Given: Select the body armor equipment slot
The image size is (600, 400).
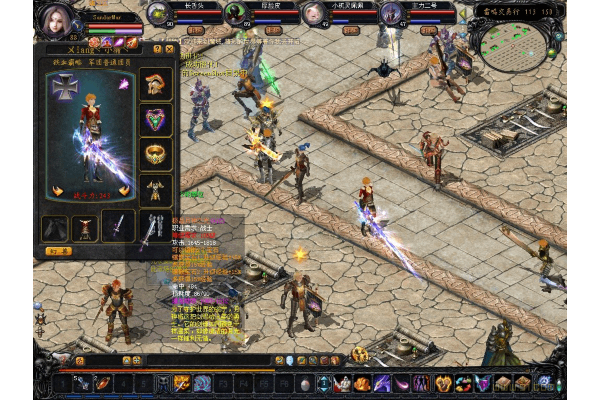Looking at the screenshot, I should 155,188.
